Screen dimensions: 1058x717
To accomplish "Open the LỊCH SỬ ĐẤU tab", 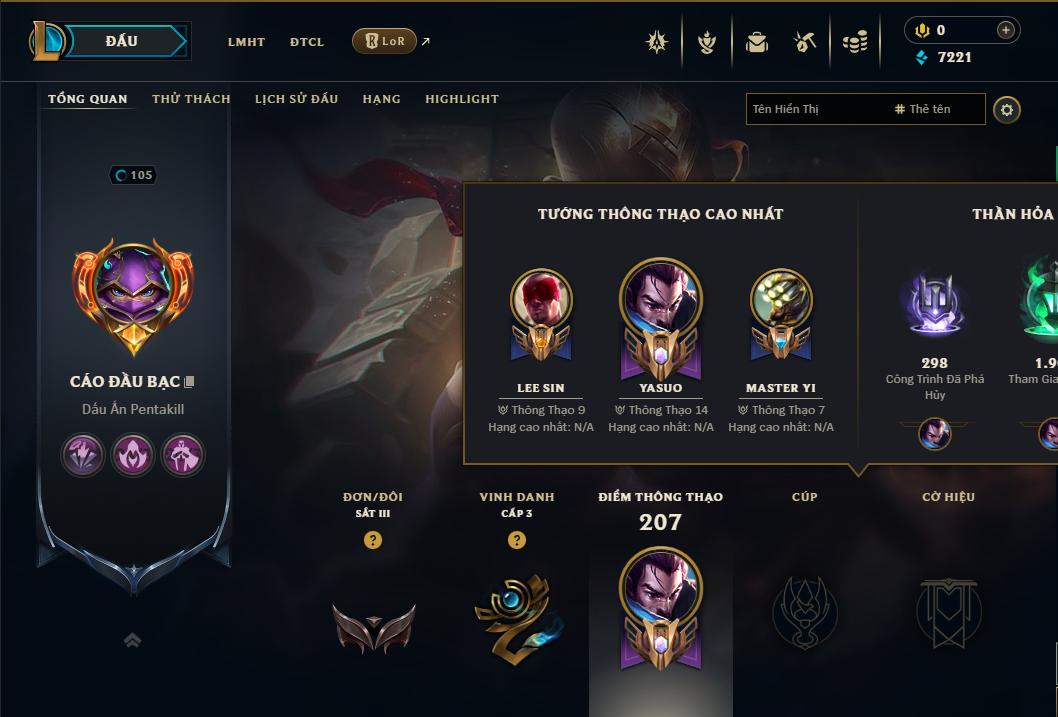I will pyautogui.click(x=296, y=99).
